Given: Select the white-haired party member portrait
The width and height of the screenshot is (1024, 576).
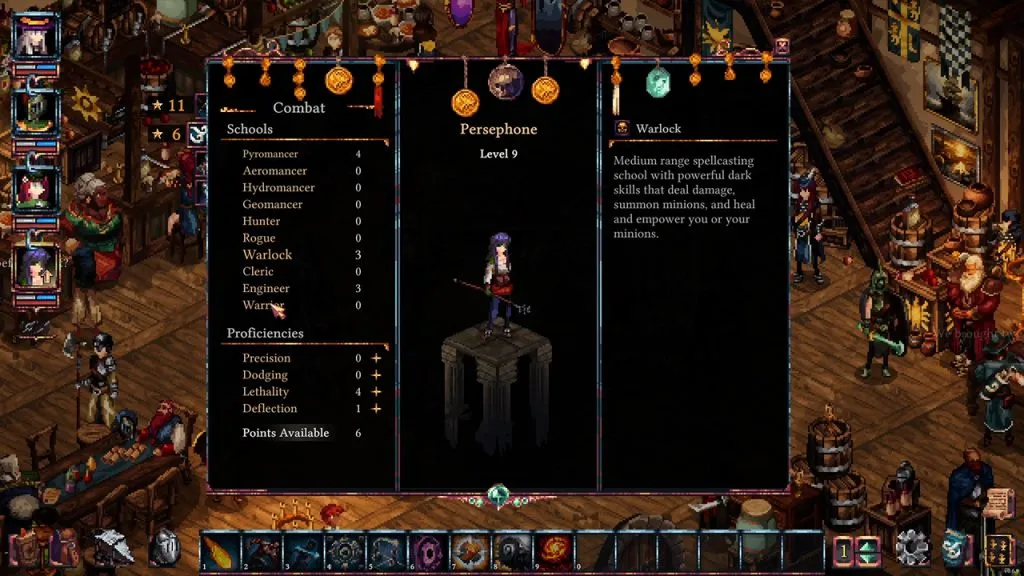Looking at the screenshot, I should [x=35, y=37].
